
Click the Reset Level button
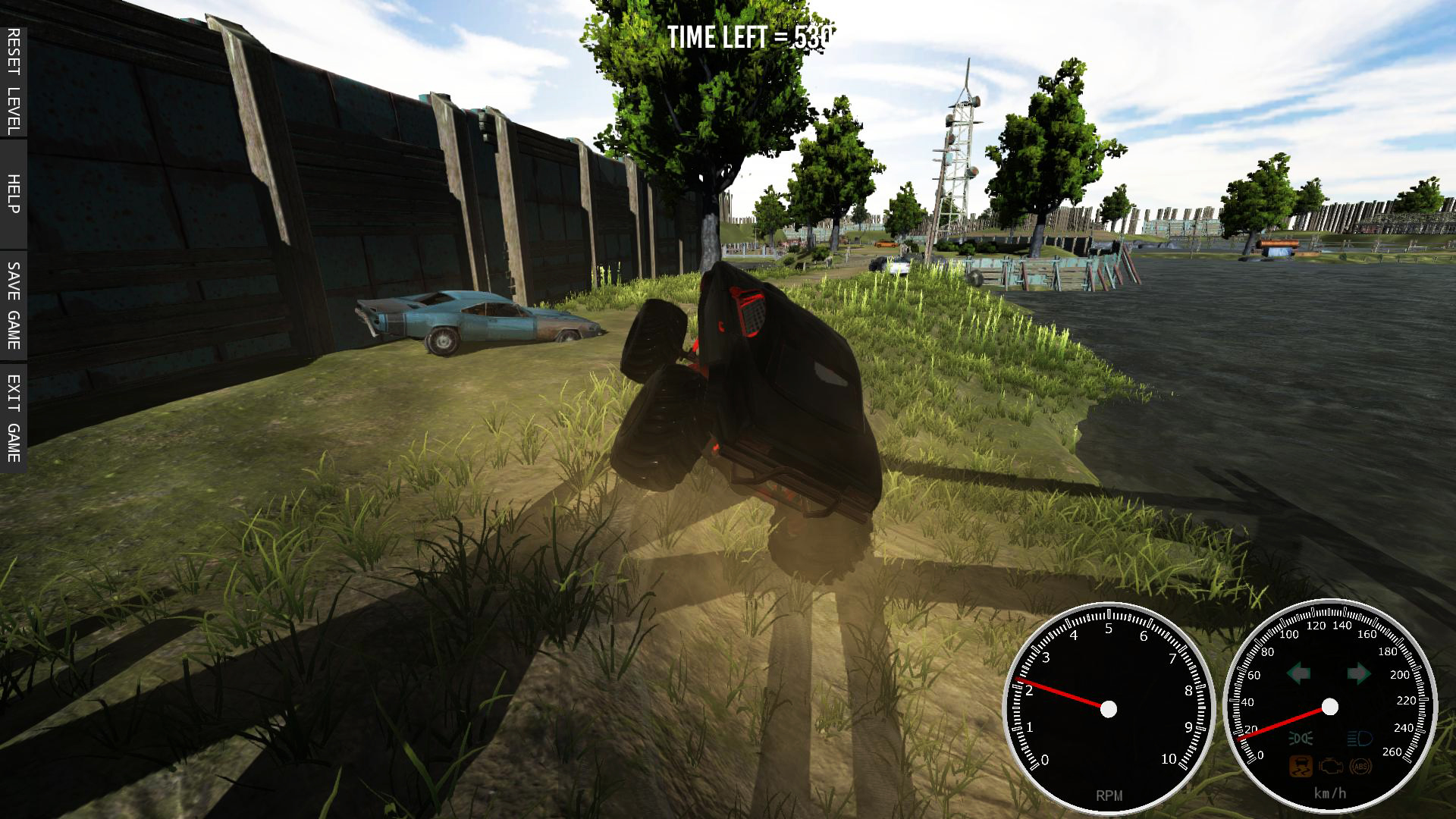point(13,82)
